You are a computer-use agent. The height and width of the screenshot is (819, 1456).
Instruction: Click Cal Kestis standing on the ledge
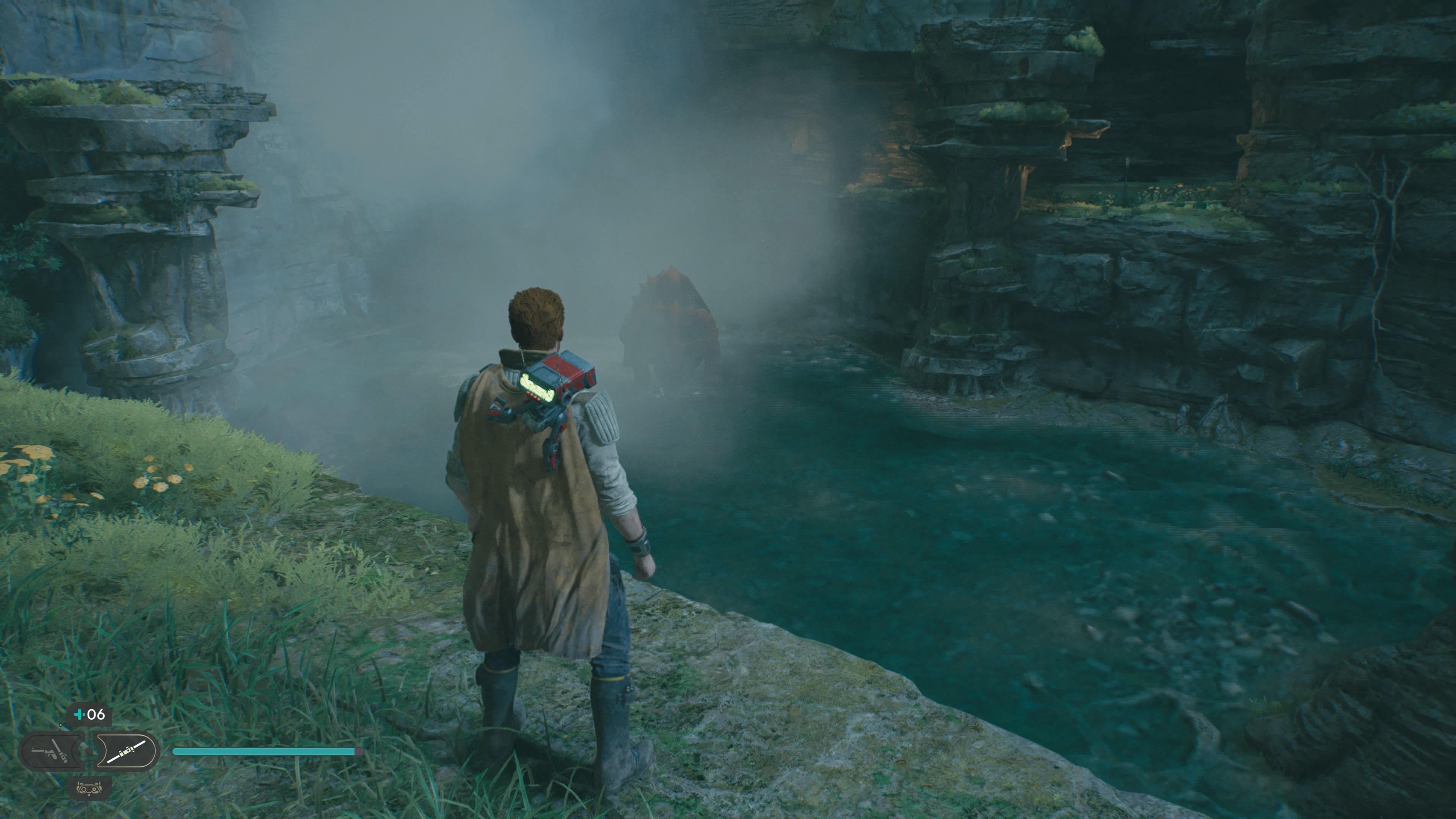[x=543, y=509]
